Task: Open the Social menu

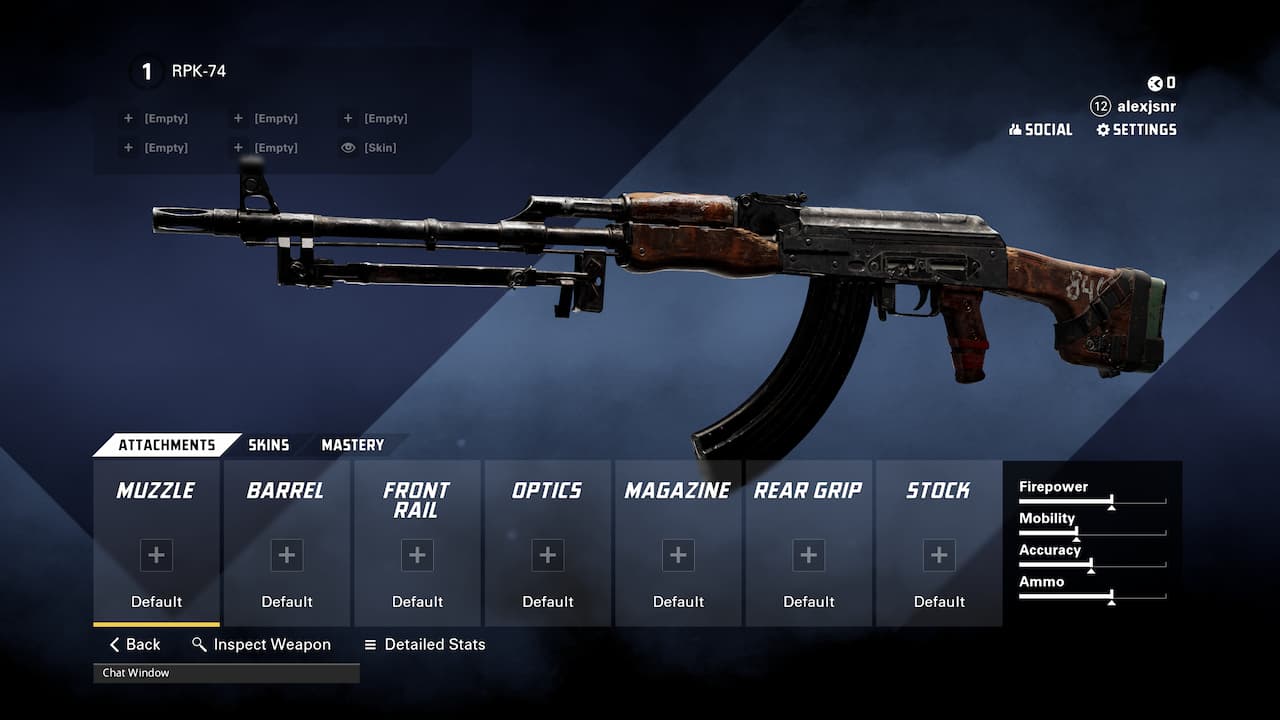Action: click(1040, 130)
